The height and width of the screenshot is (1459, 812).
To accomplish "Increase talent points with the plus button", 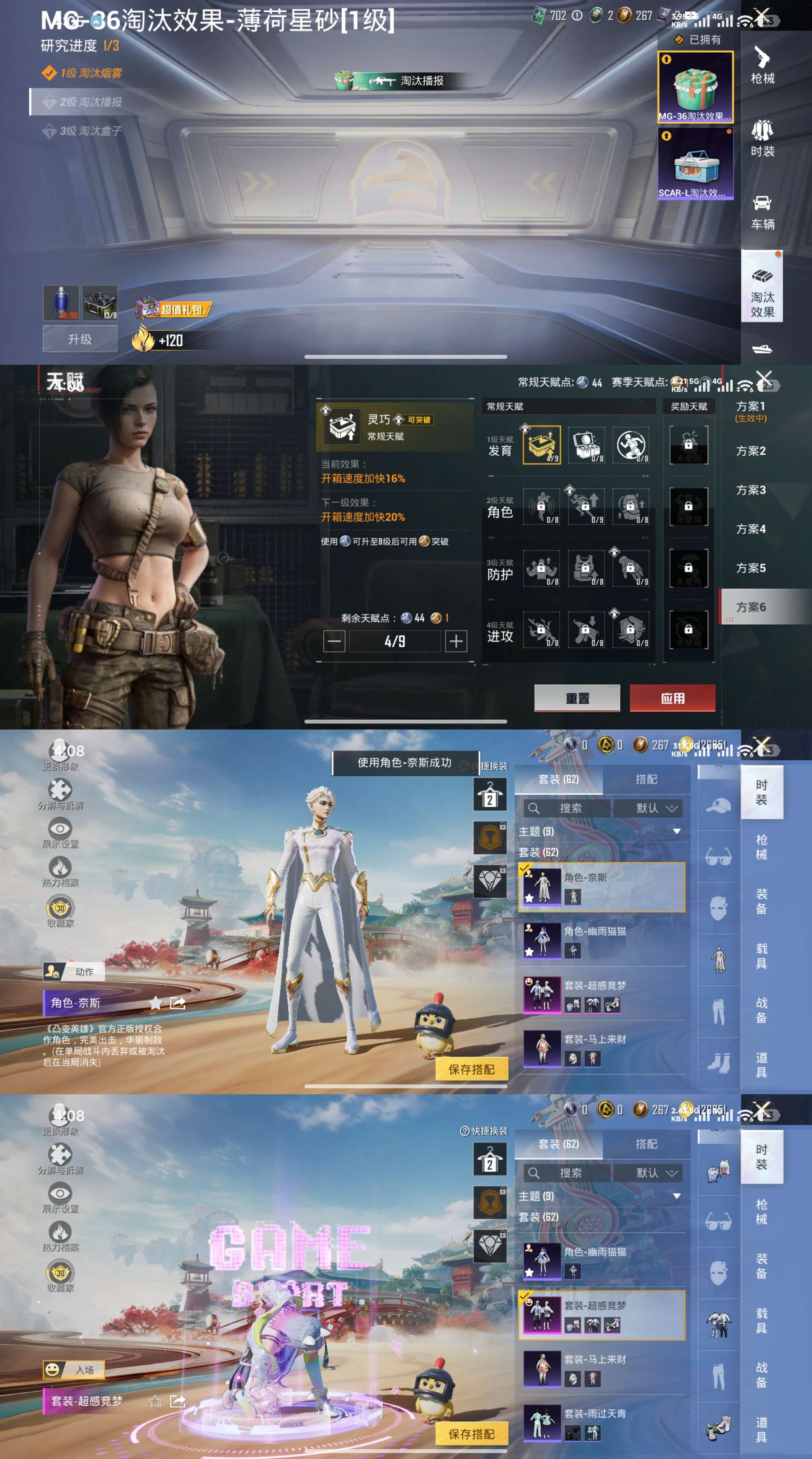I will (456, 641).
